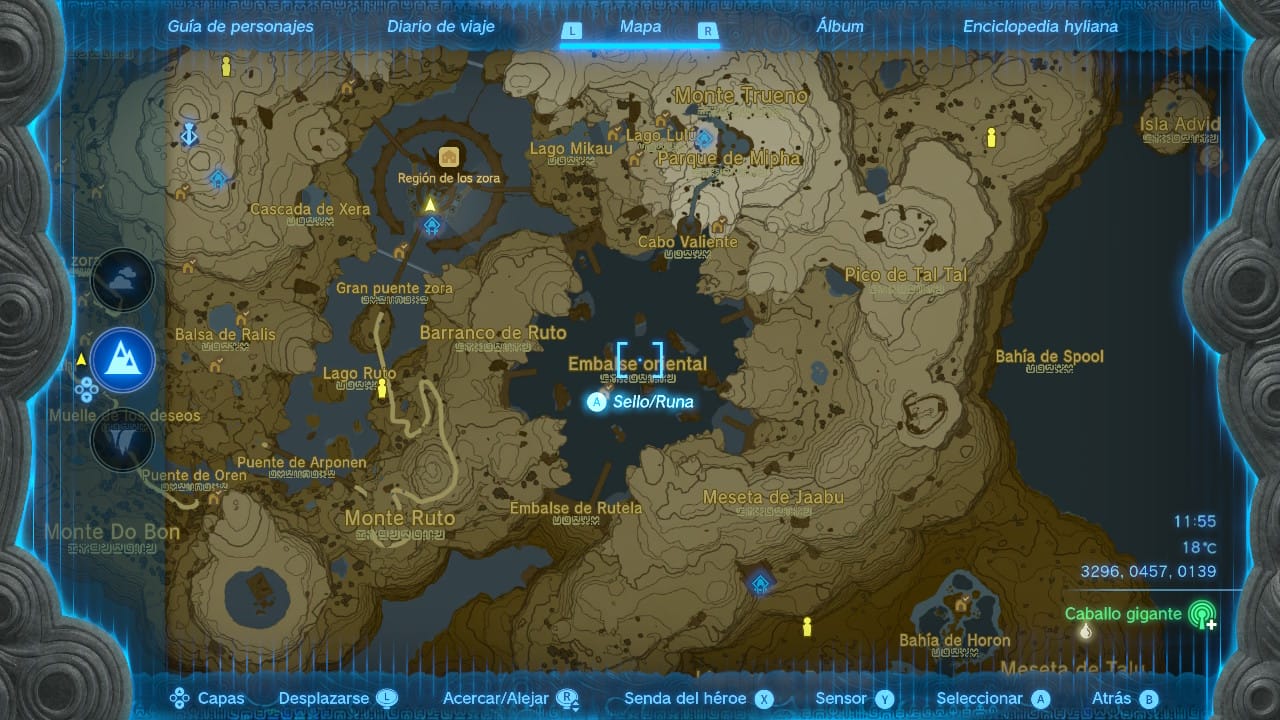Viewport: 1280px width, 720px height.
Task: Open the Diario de viaje tab
Action: point(441,27)
